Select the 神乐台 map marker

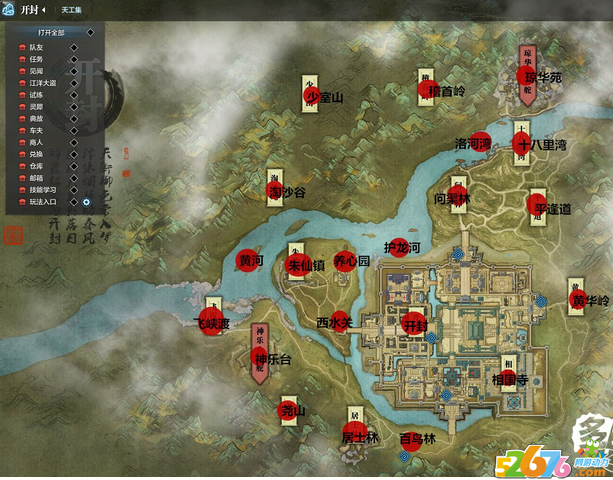tap(261, 358)
